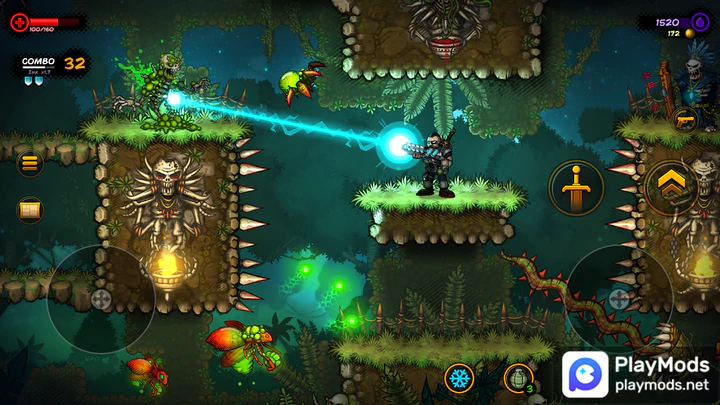Activate the snowflake freeze ability
This screenshot has width=720, height=405.
460,379
